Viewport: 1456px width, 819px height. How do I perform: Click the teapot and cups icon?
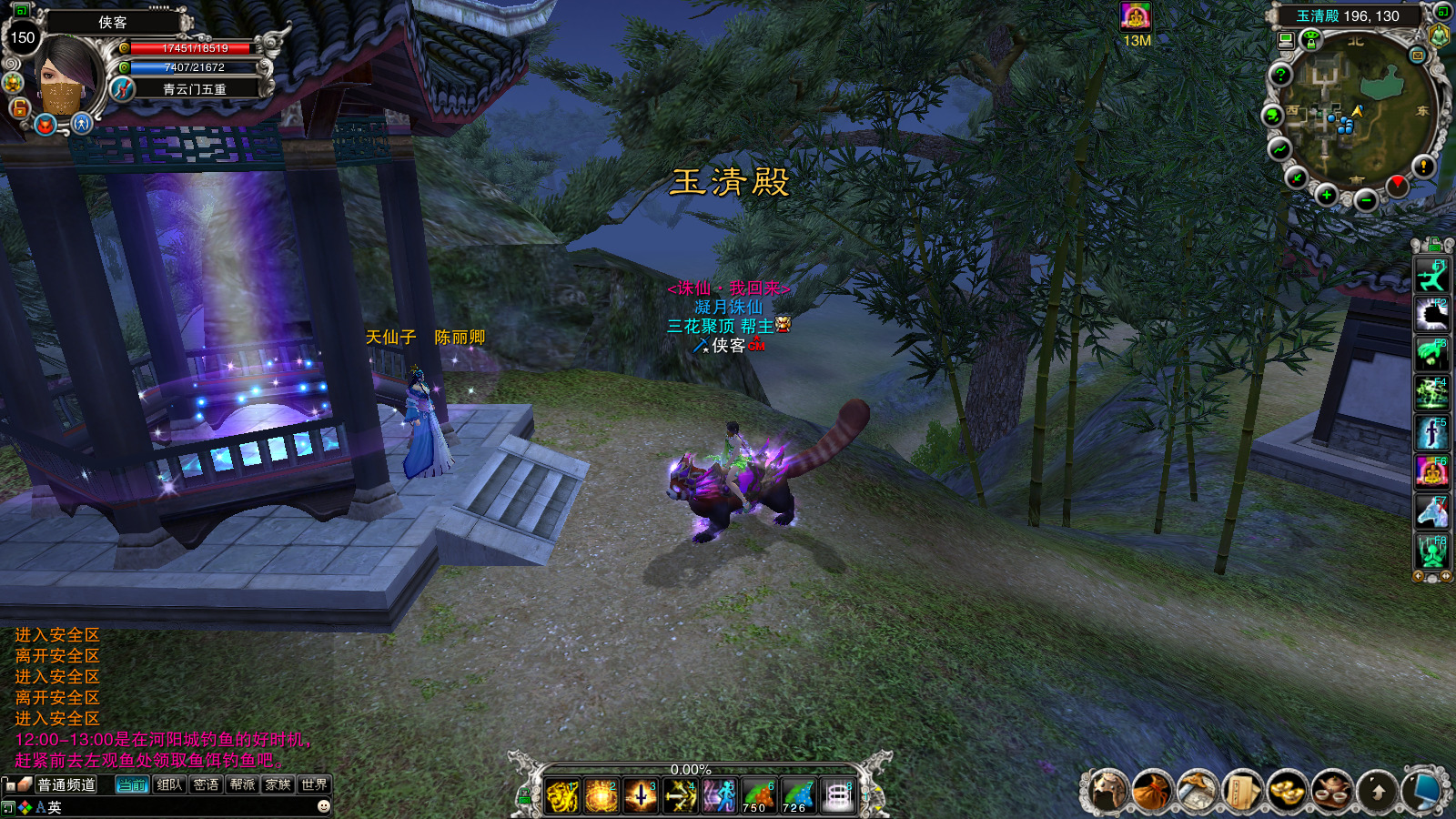(1330, 790)
